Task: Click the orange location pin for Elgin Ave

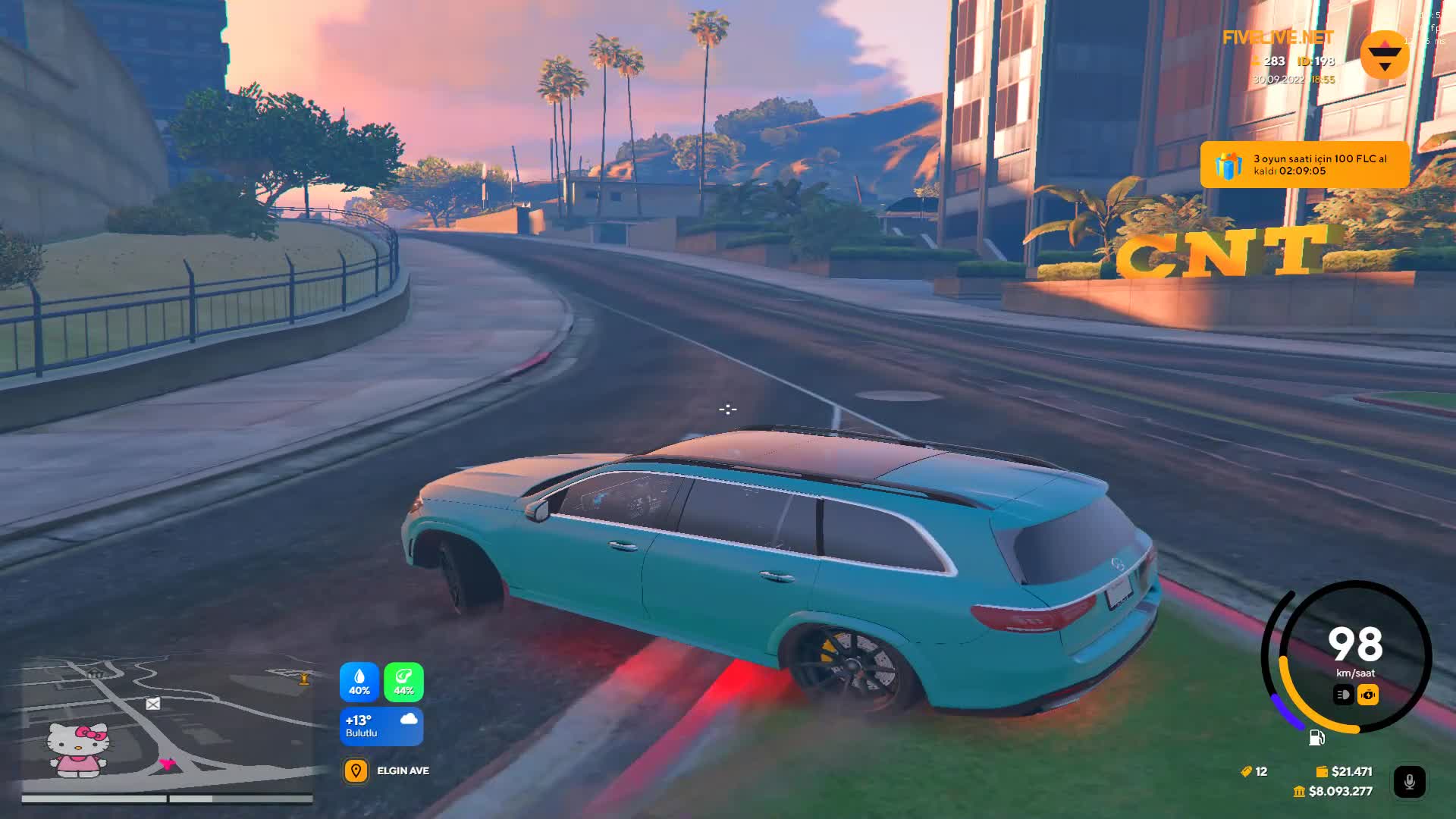Action: 356,771
